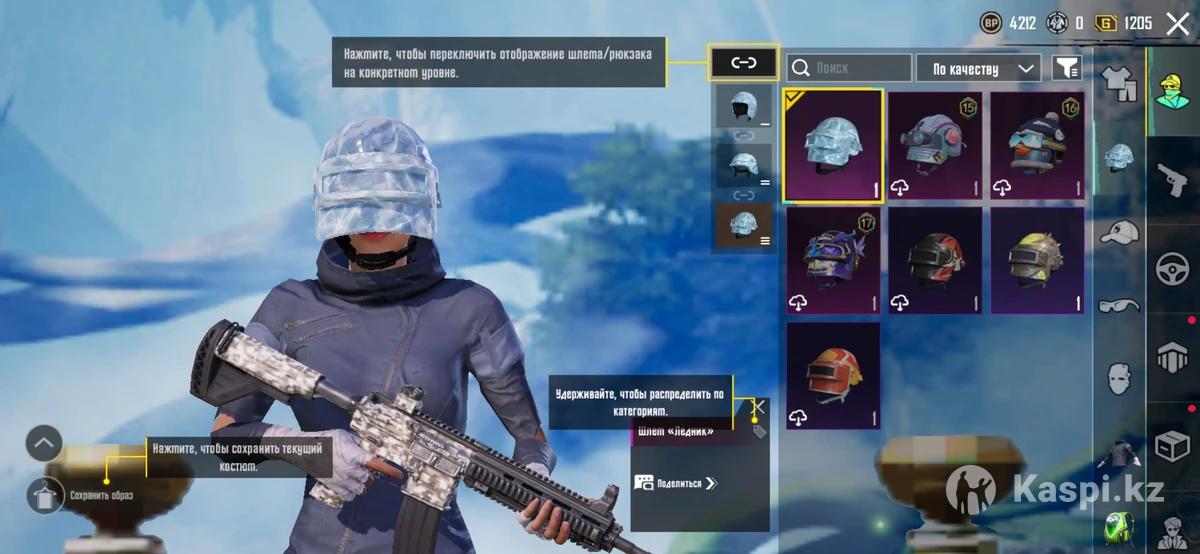Save the current look with 'Сохранить образ'
1200x554 pixels.
(x=46, y=494)
